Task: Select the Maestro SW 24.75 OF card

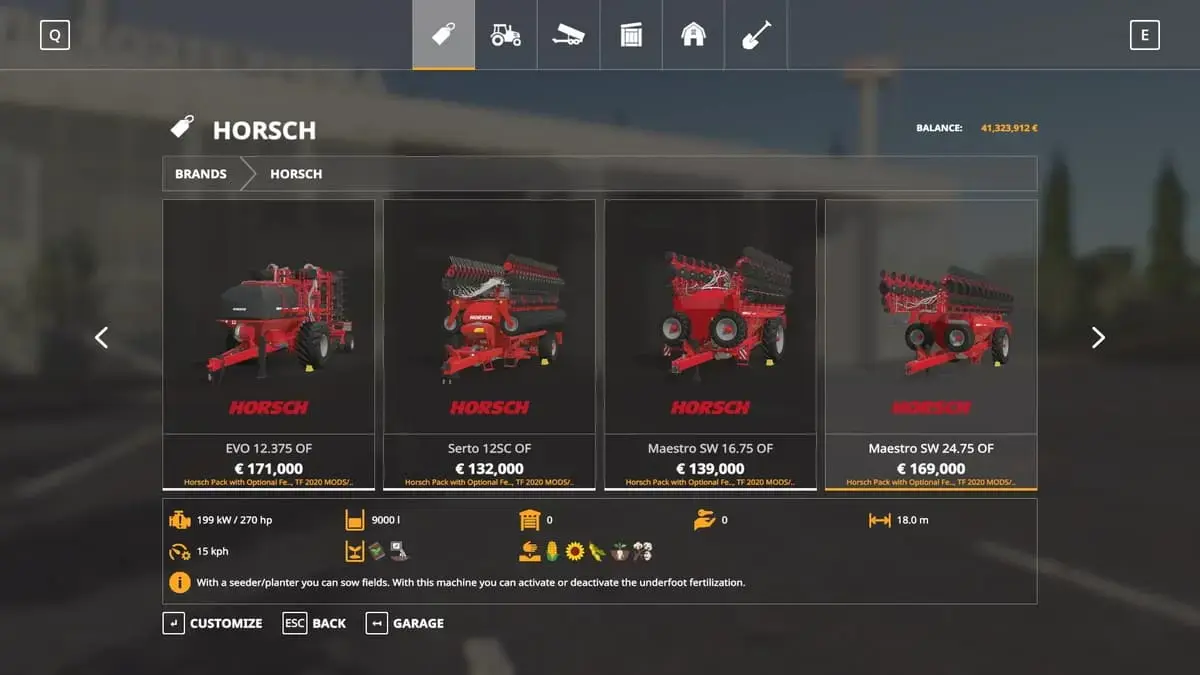Action: click(931, 343)
